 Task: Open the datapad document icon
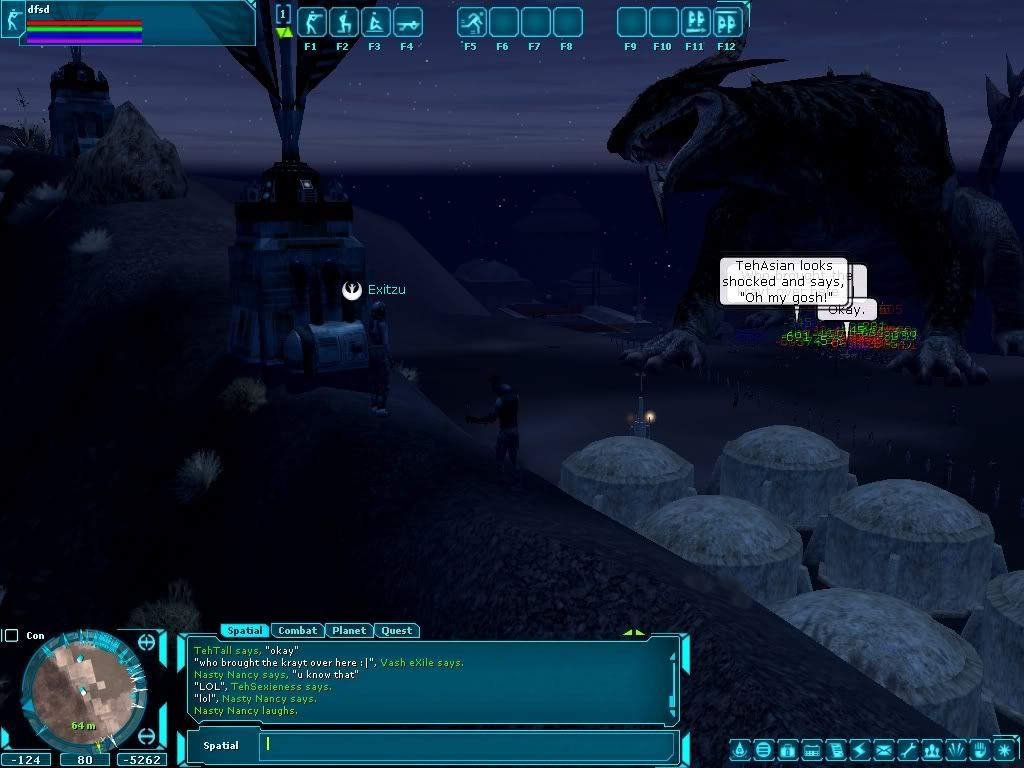836,750
